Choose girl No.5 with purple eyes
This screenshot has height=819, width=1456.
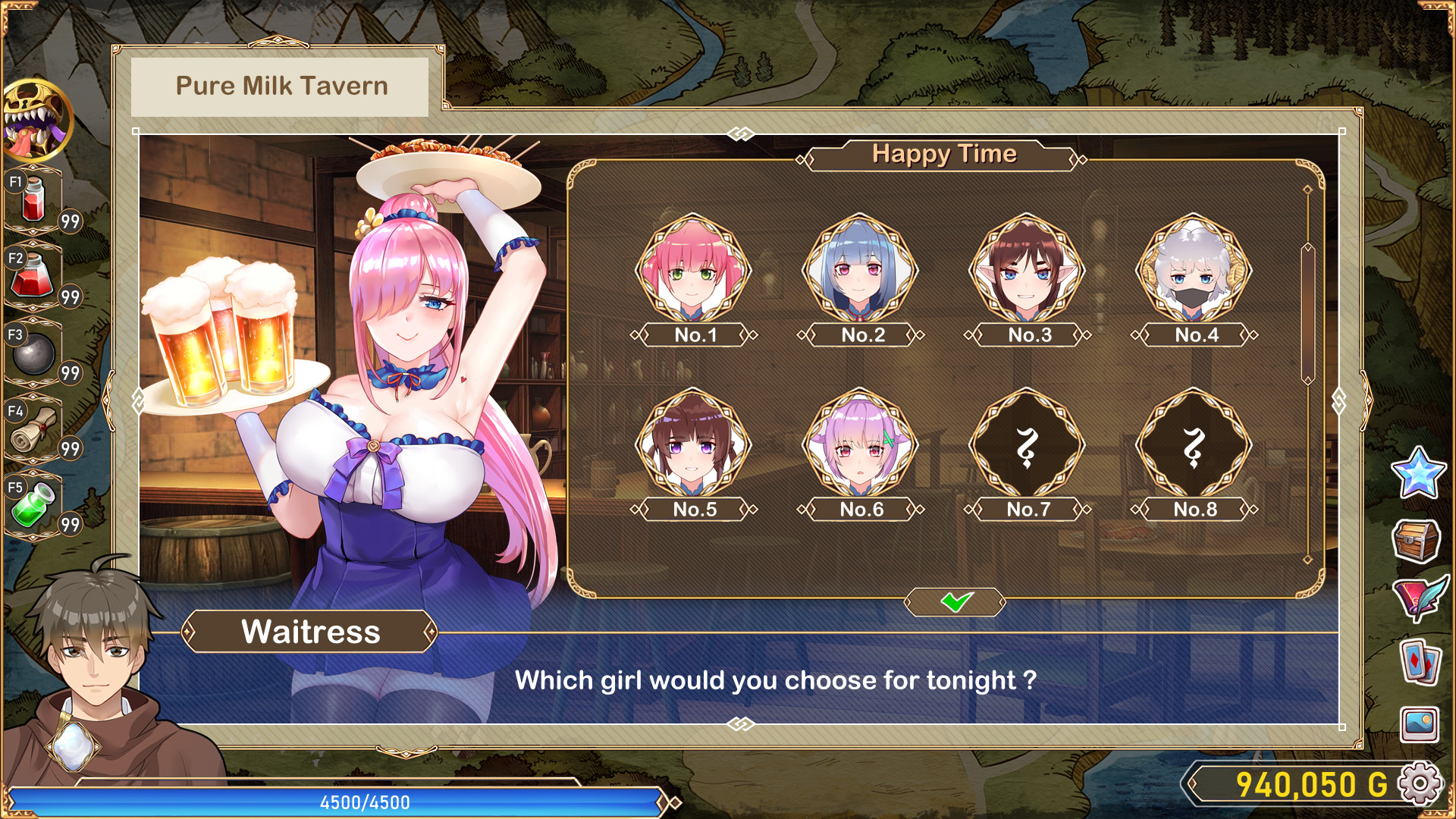click(693, 445)
